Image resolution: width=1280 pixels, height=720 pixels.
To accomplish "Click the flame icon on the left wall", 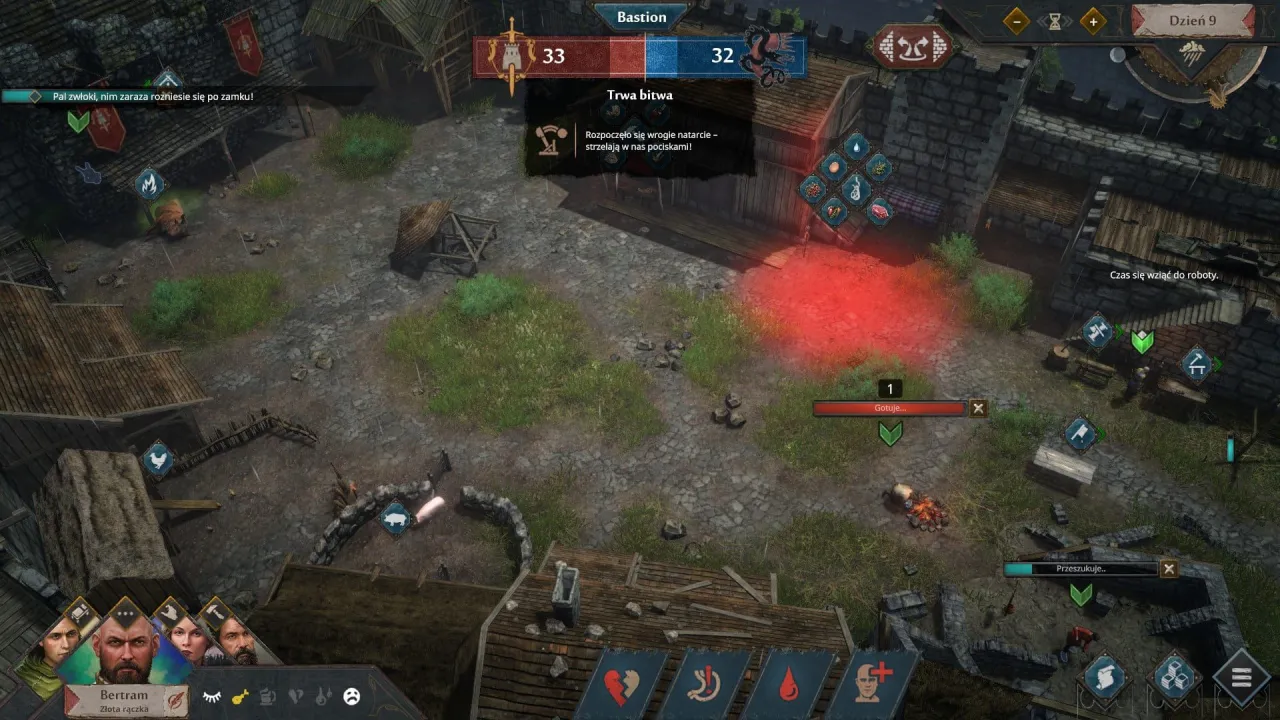I will tap(151, 185).
